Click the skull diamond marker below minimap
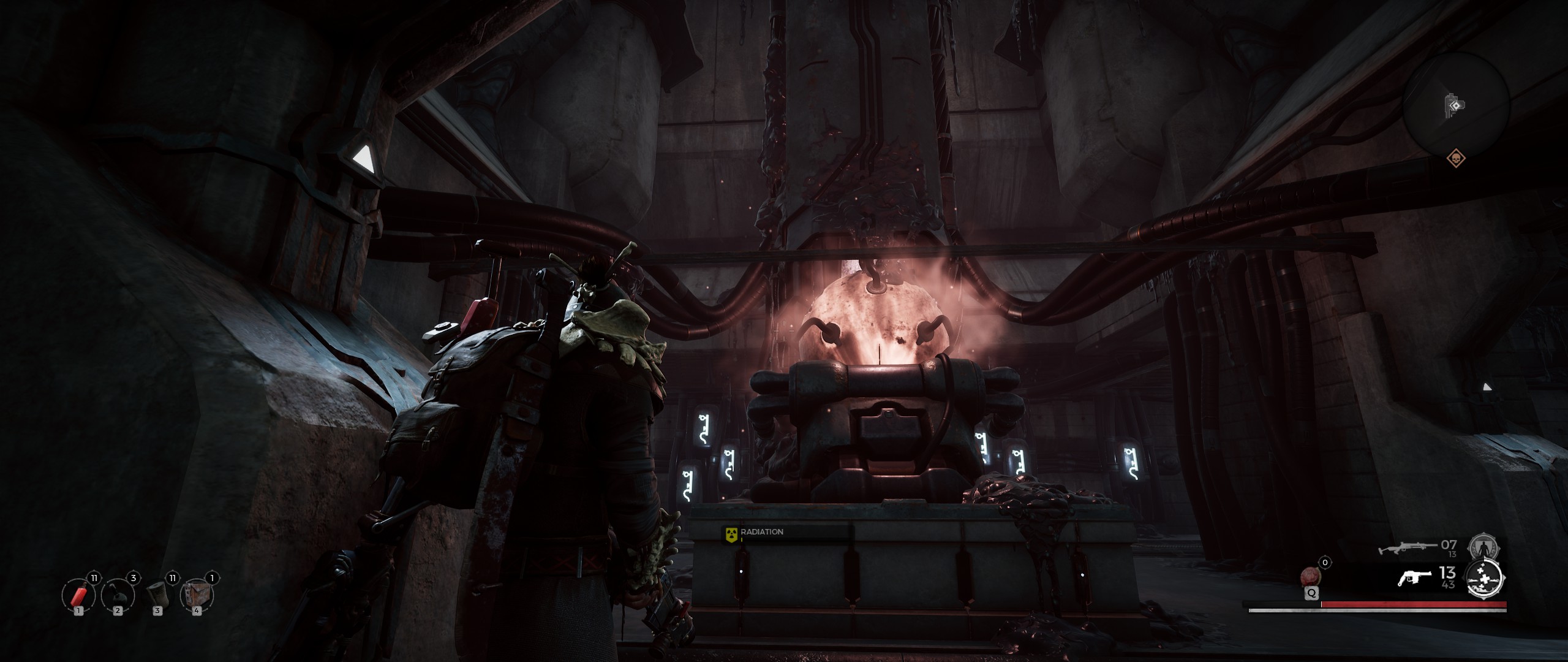 click(1455, 159)
